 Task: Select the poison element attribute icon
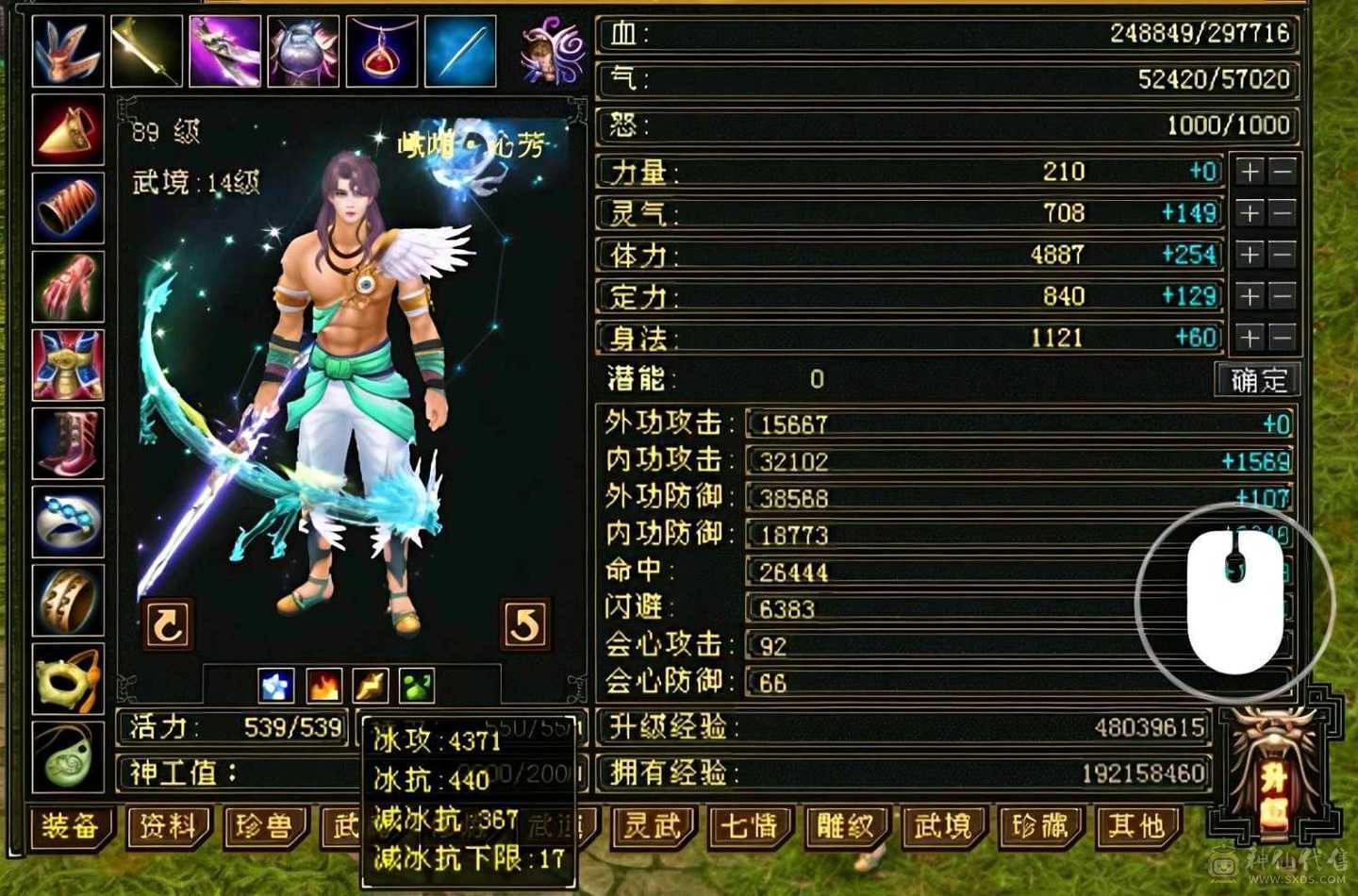point(417,686)
